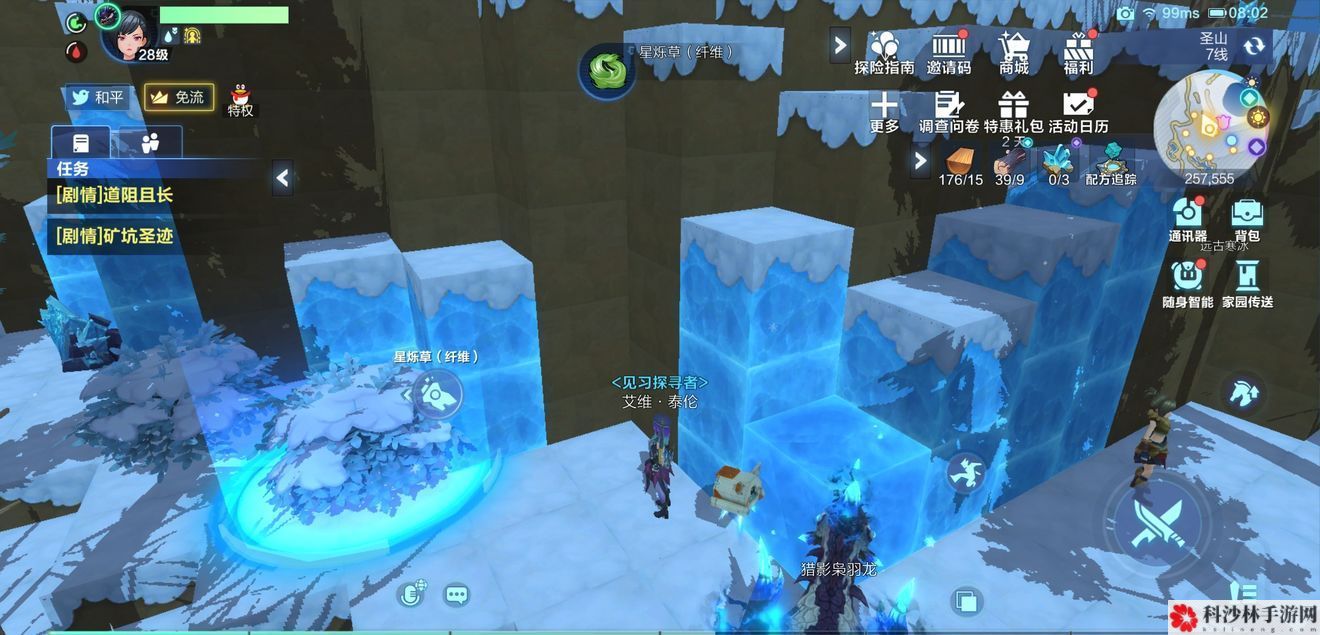The image size is (1320, 635).
Task: Open the circular minimap
Action: (x=1210, y=125)
